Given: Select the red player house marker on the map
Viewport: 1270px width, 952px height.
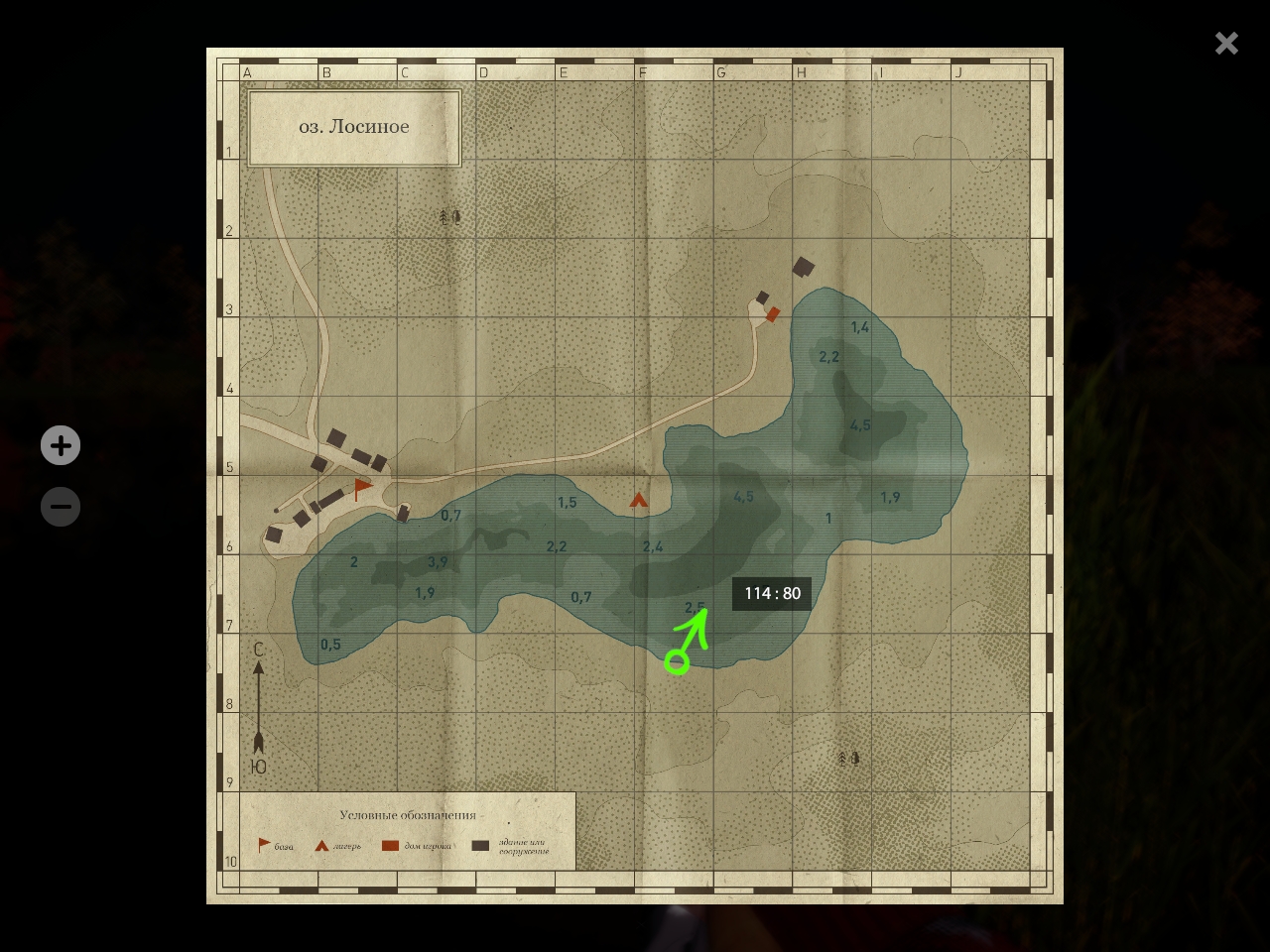Looking at the screenshot, I should tap(773, 314).
